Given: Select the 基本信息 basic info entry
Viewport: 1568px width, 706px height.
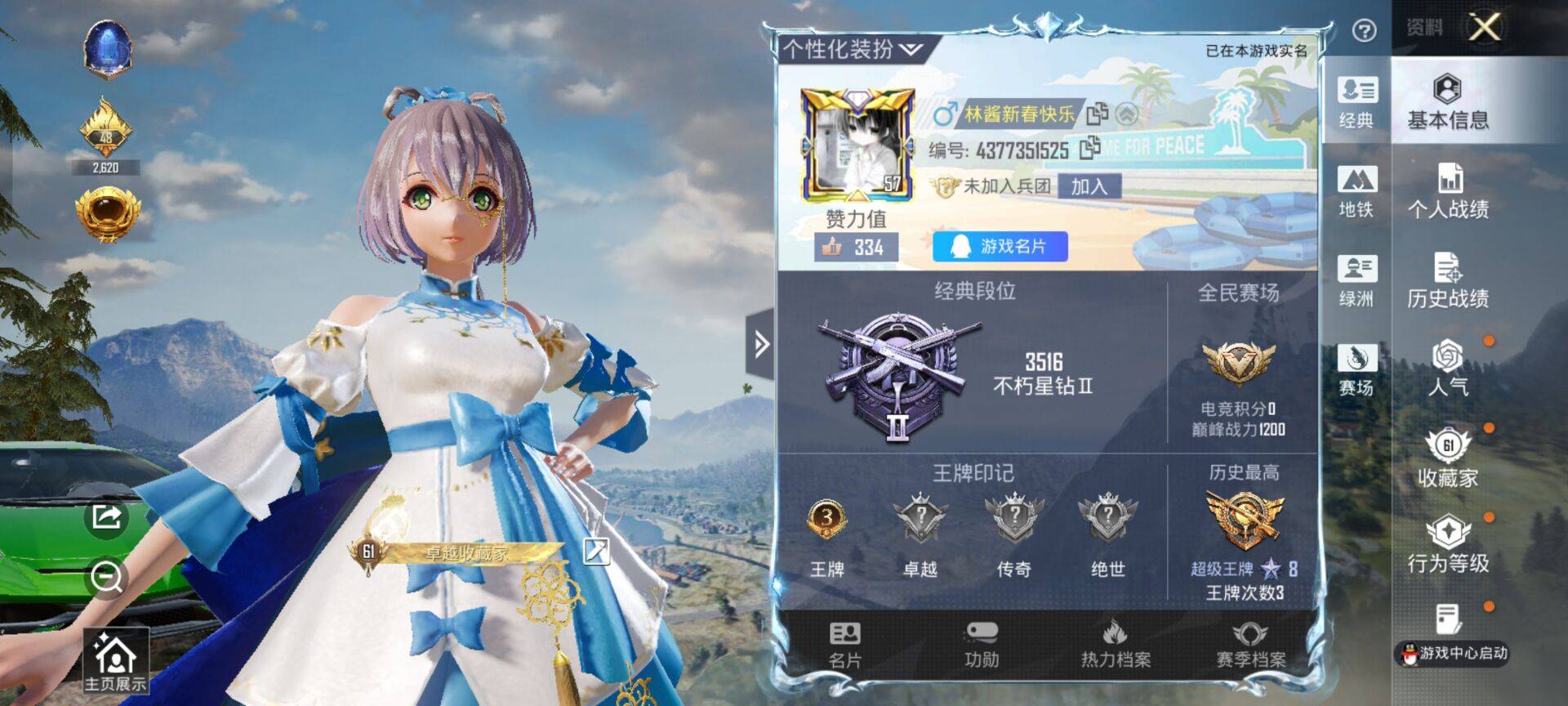Looking at the screenshot, I should 1448,102.
